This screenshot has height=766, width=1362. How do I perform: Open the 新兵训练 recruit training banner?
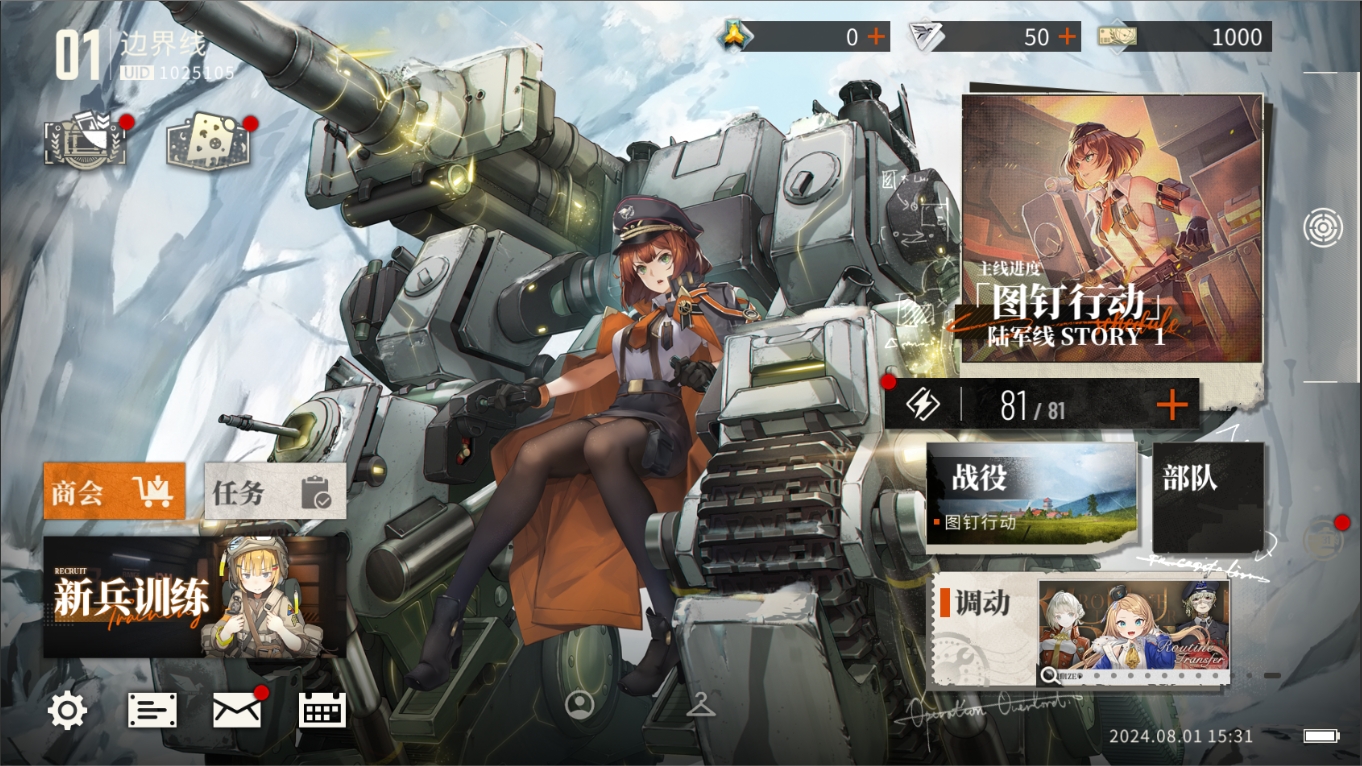(194, 597)
